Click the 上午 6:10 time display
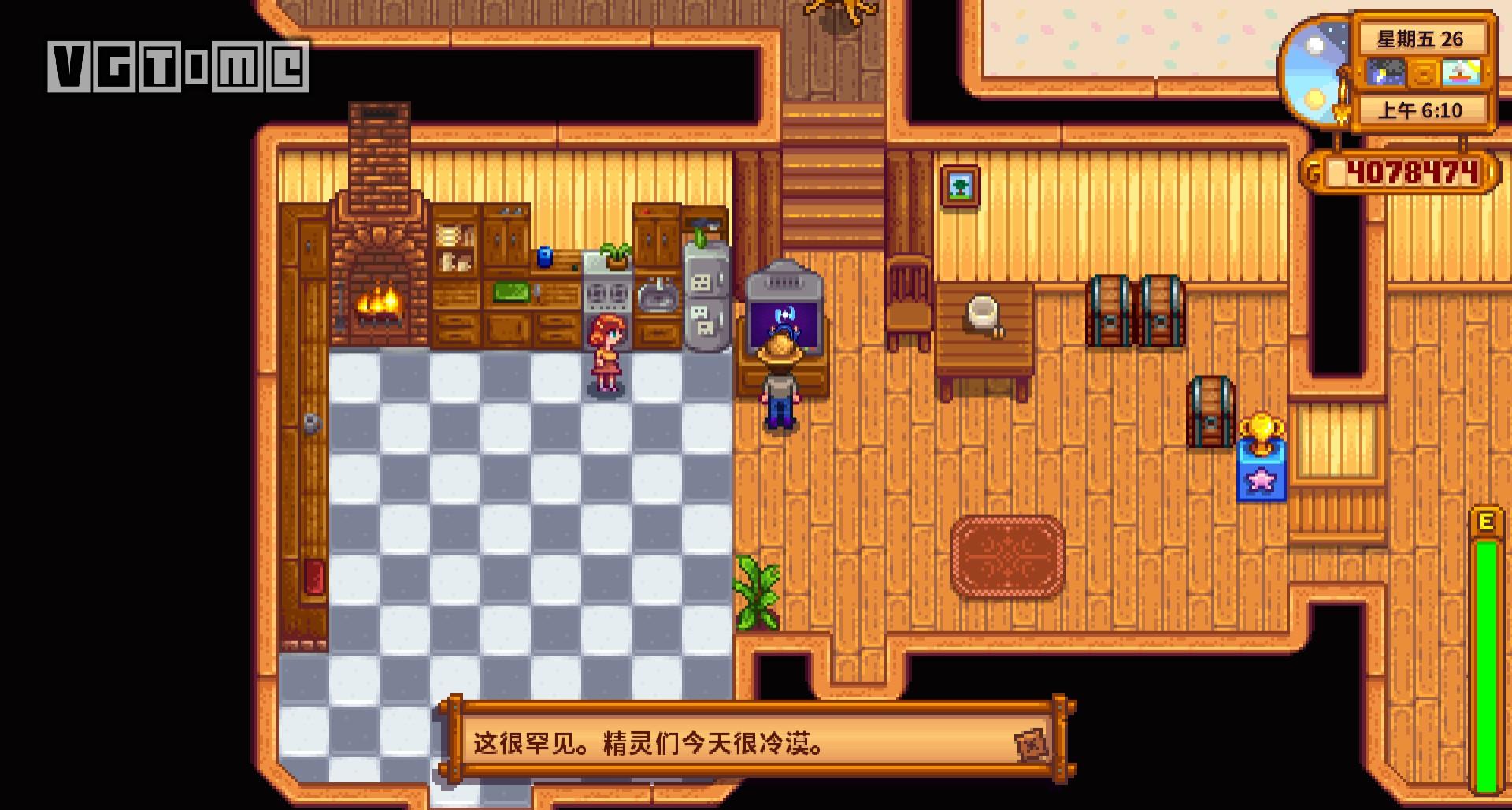Viewport: 1512px width, 810px height. [x=1422, y=109]
